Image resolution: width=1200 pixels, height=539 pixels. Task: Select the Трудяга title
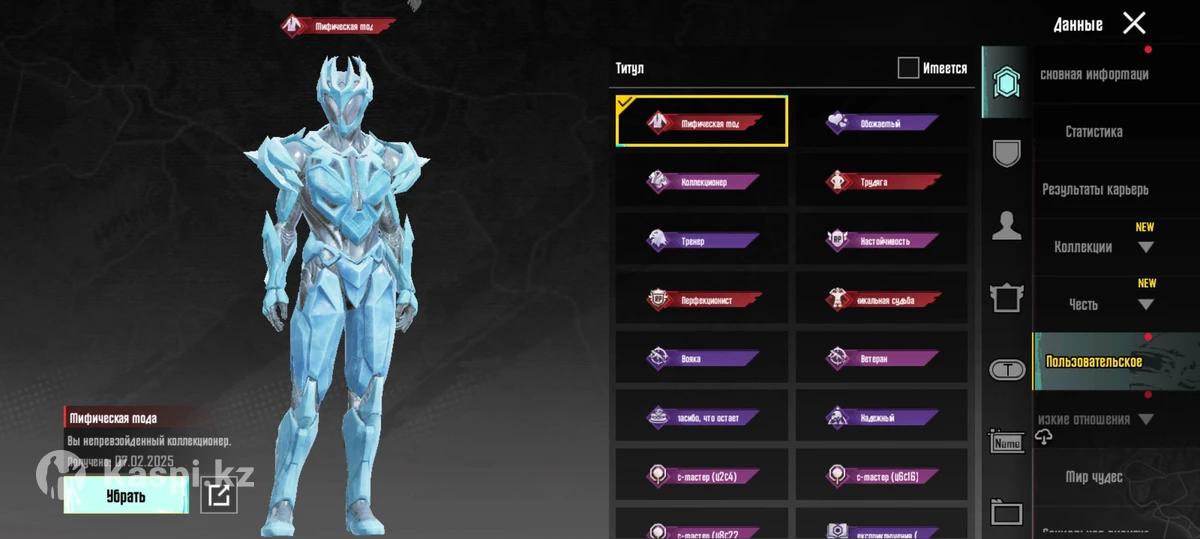(x=882, y=182)
